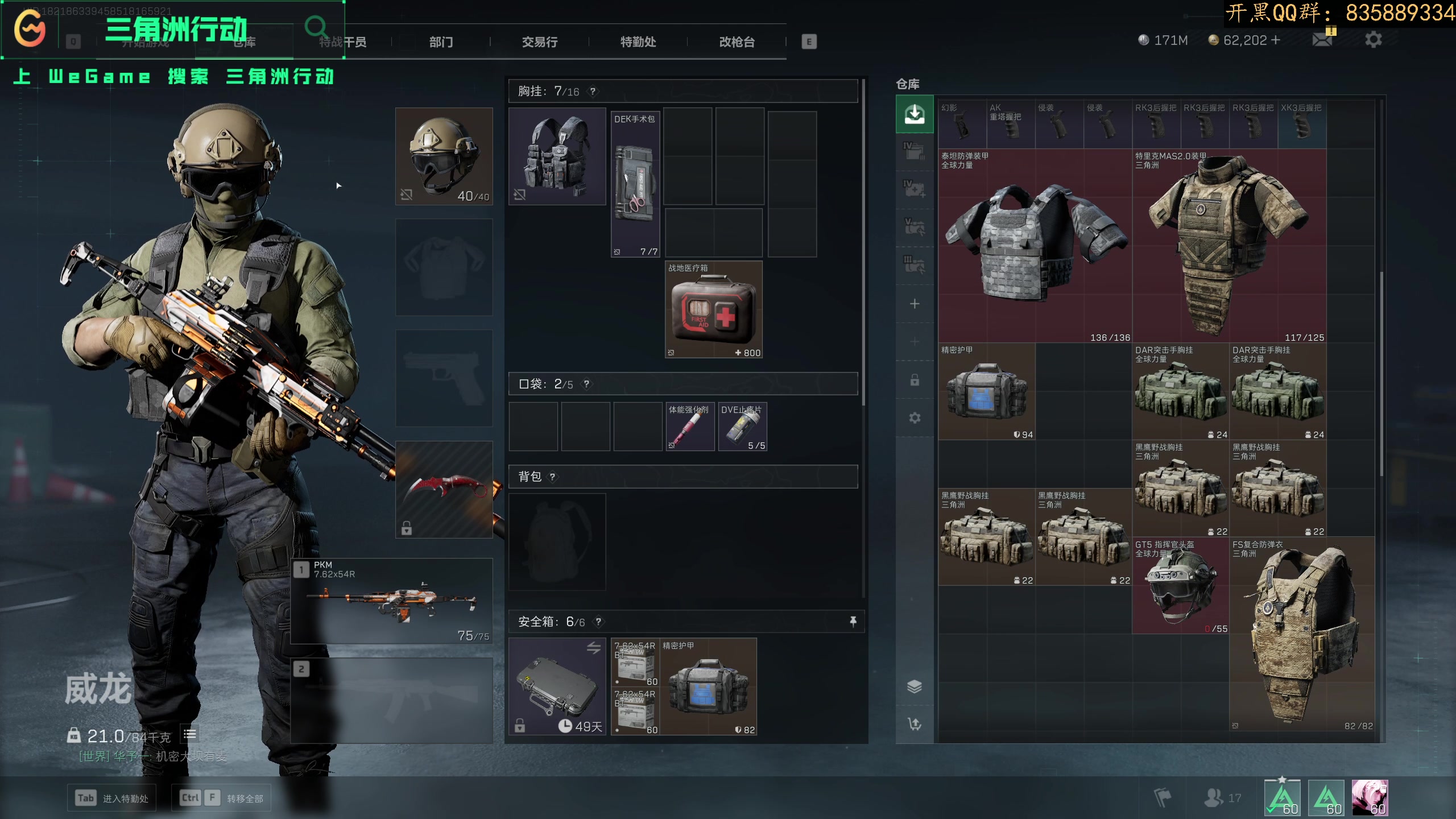The height and width of the screenshot is (819, 1456).
Task: Select the 泰坦防弹装甲 armor in stash
Action: pos(1035,246)
